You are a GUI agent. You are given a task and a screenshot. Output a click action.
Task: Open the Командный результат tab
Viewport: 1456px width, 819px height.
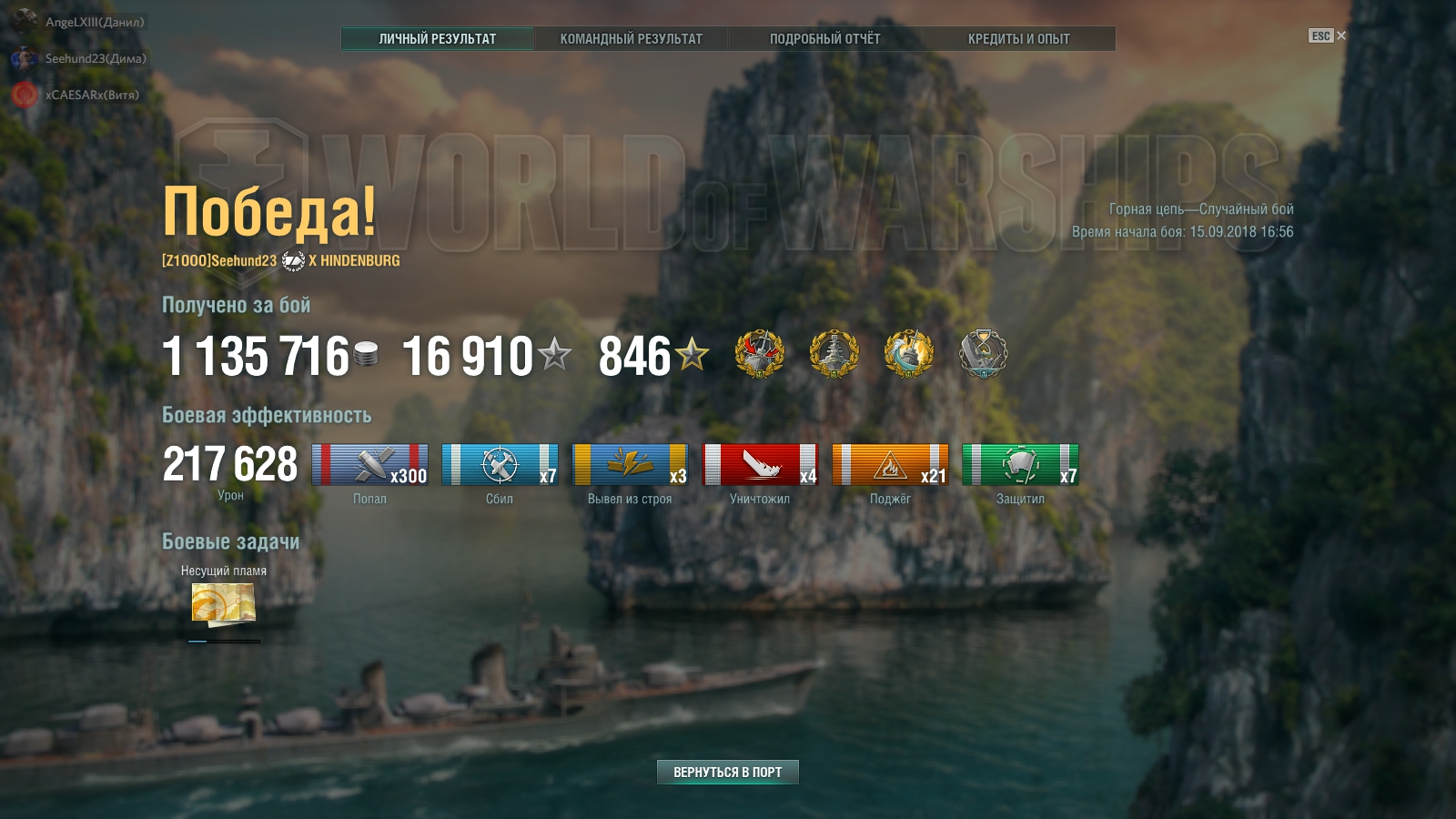point(631,38)
